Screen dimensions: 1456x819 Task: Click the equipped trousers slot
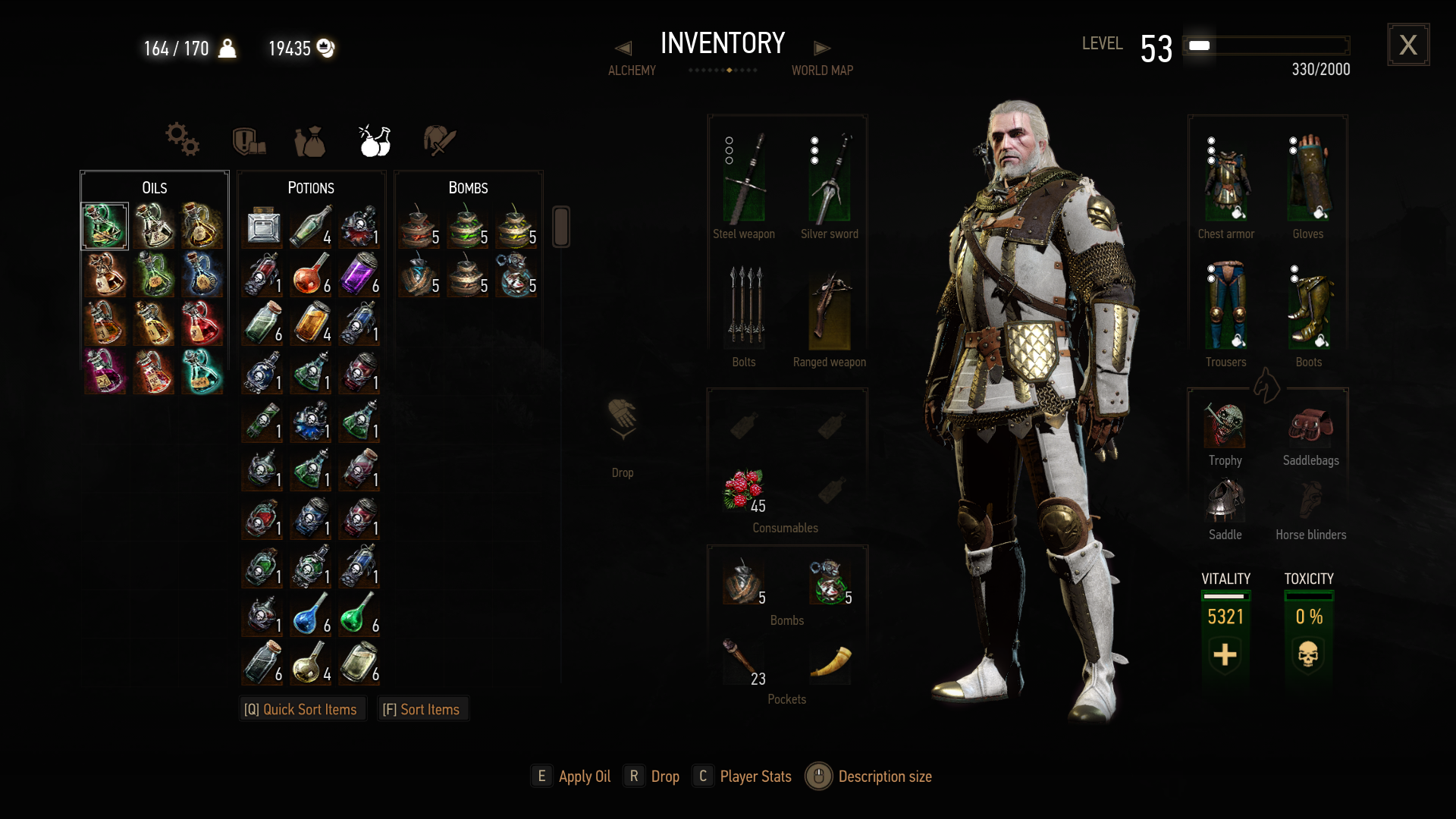click(x=1226, y=307)
